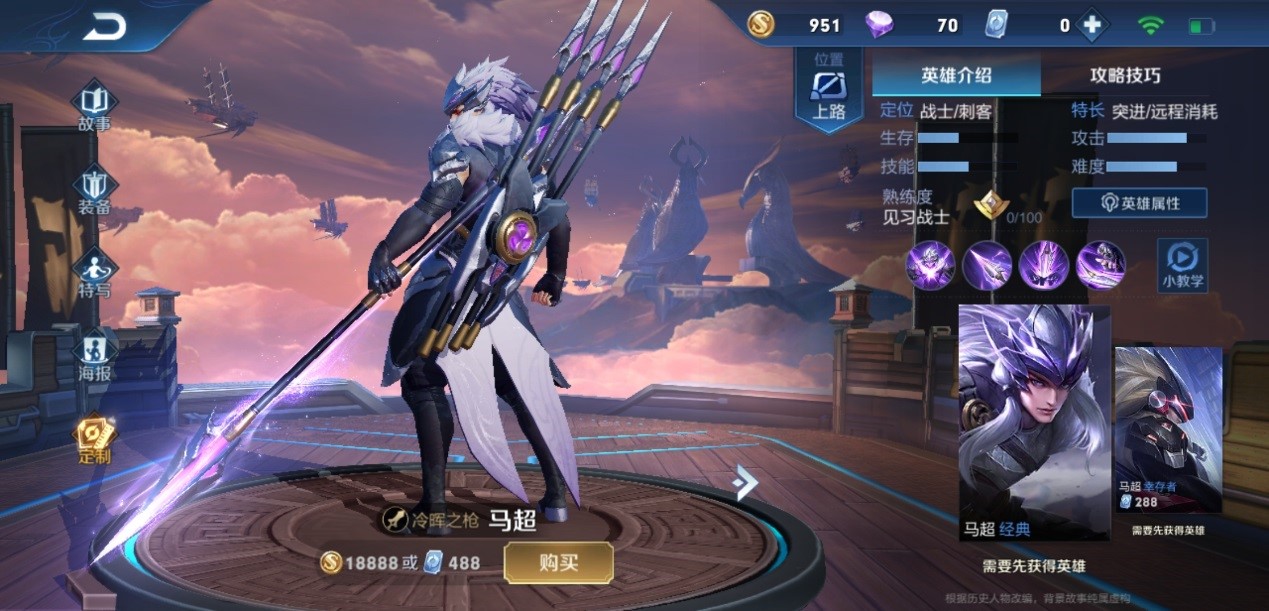Image resolution: width=1269 pixels, height=611 pixels.
Task: Open the 见习战士 proficiency badge
Action: 990,205
